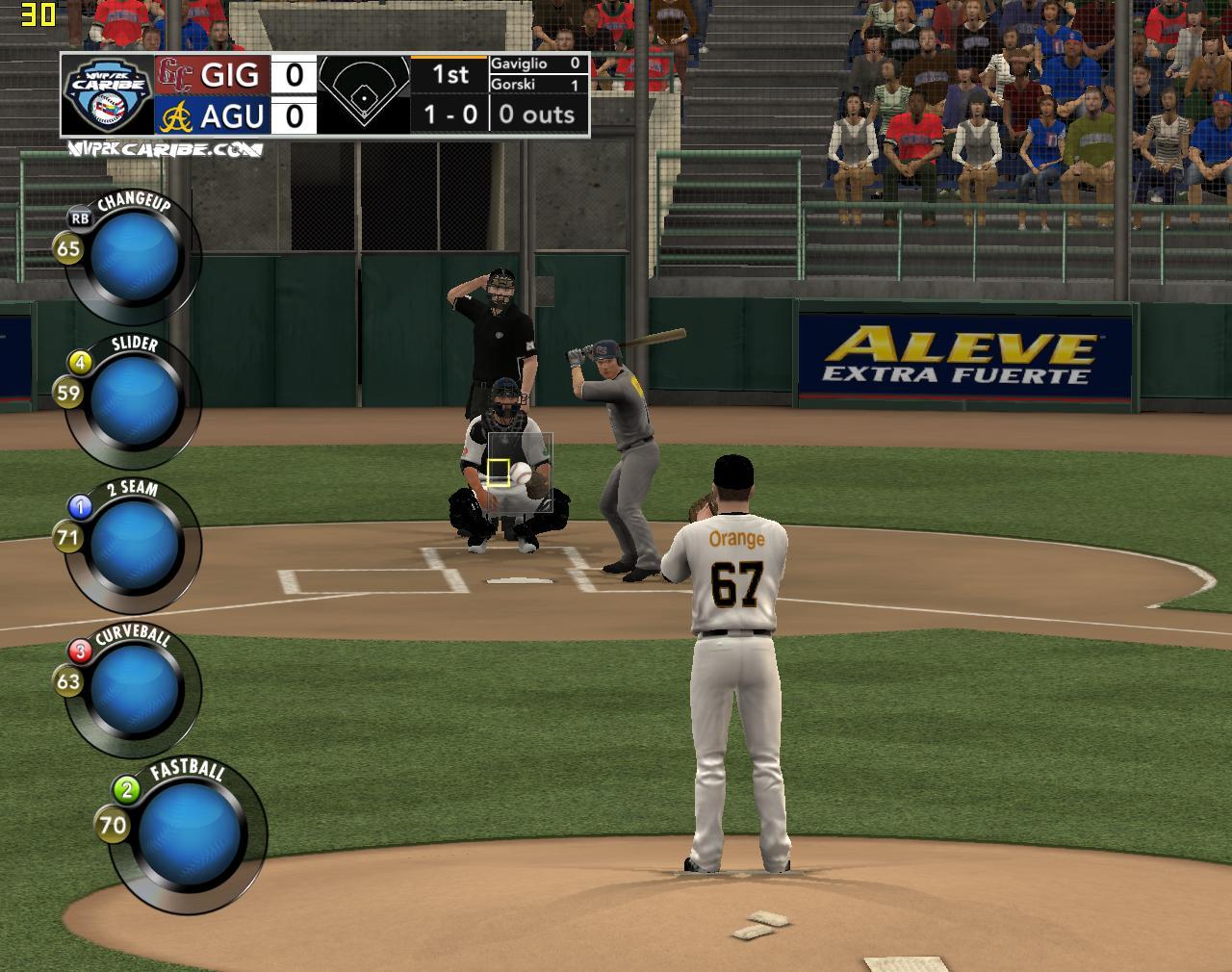
Task: Select the Changeup pitch
Action: pos(135,257)
